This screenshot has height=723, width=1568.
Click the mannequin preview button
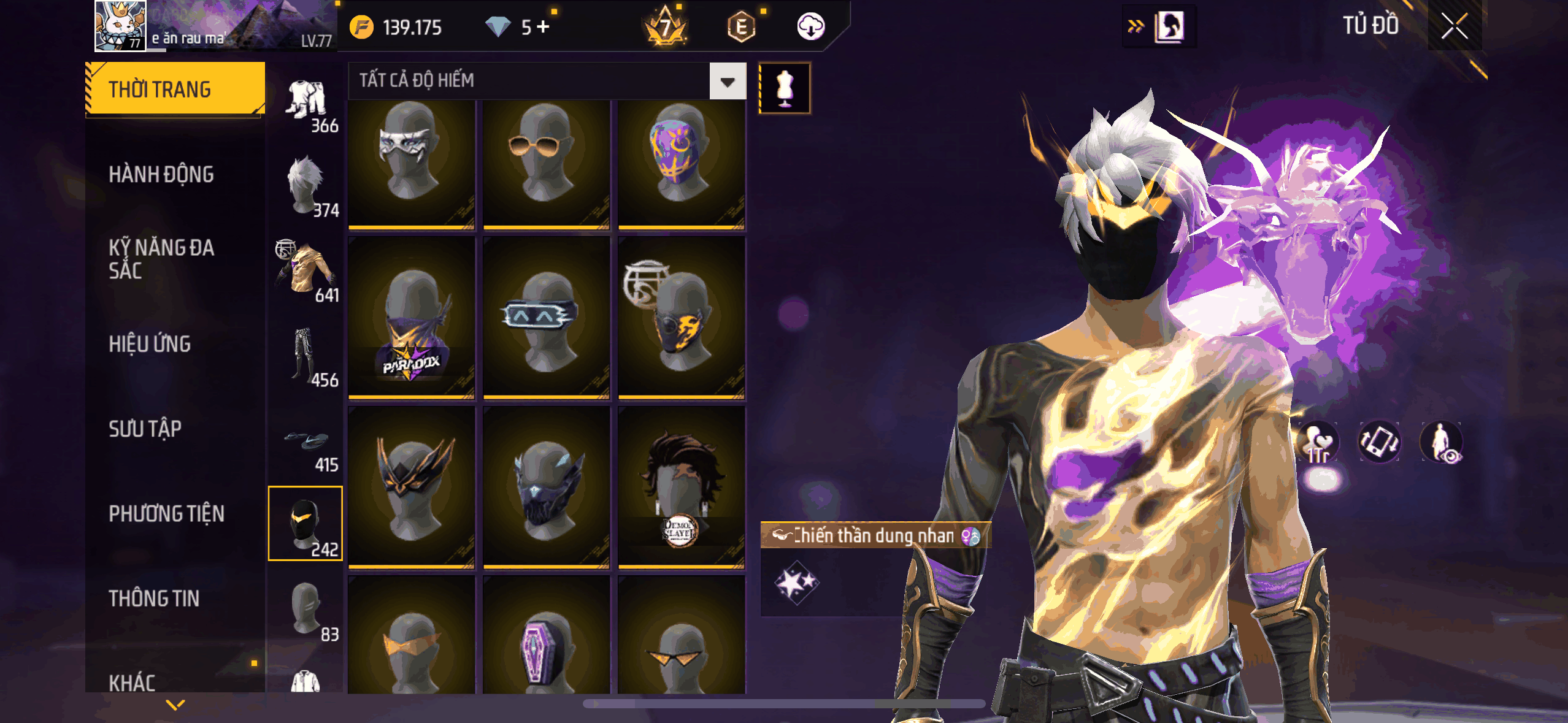[x=785, y=88]
